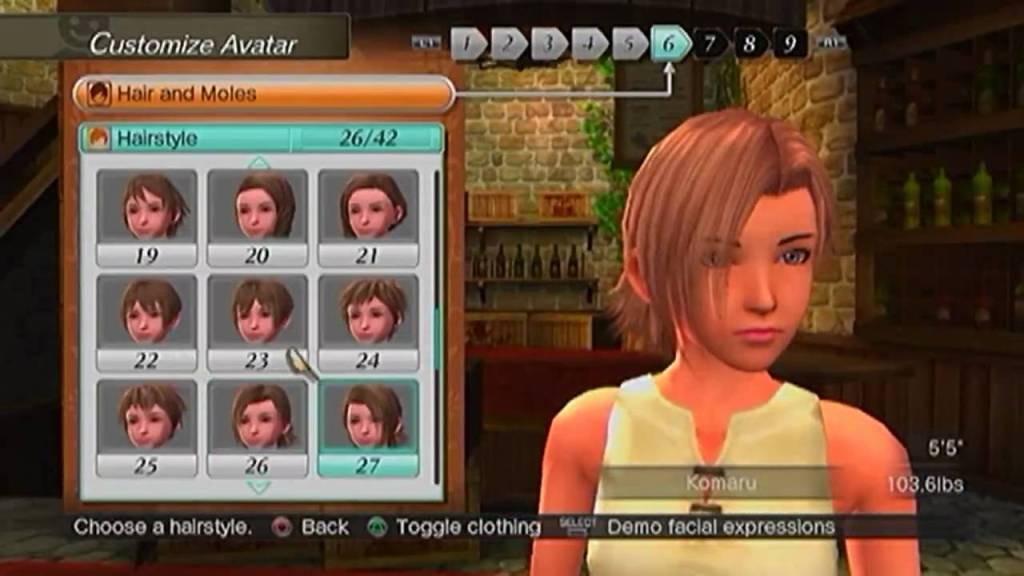Click the up arrow above hairstyle grid
1024x576 pixels.
[259, 162]
